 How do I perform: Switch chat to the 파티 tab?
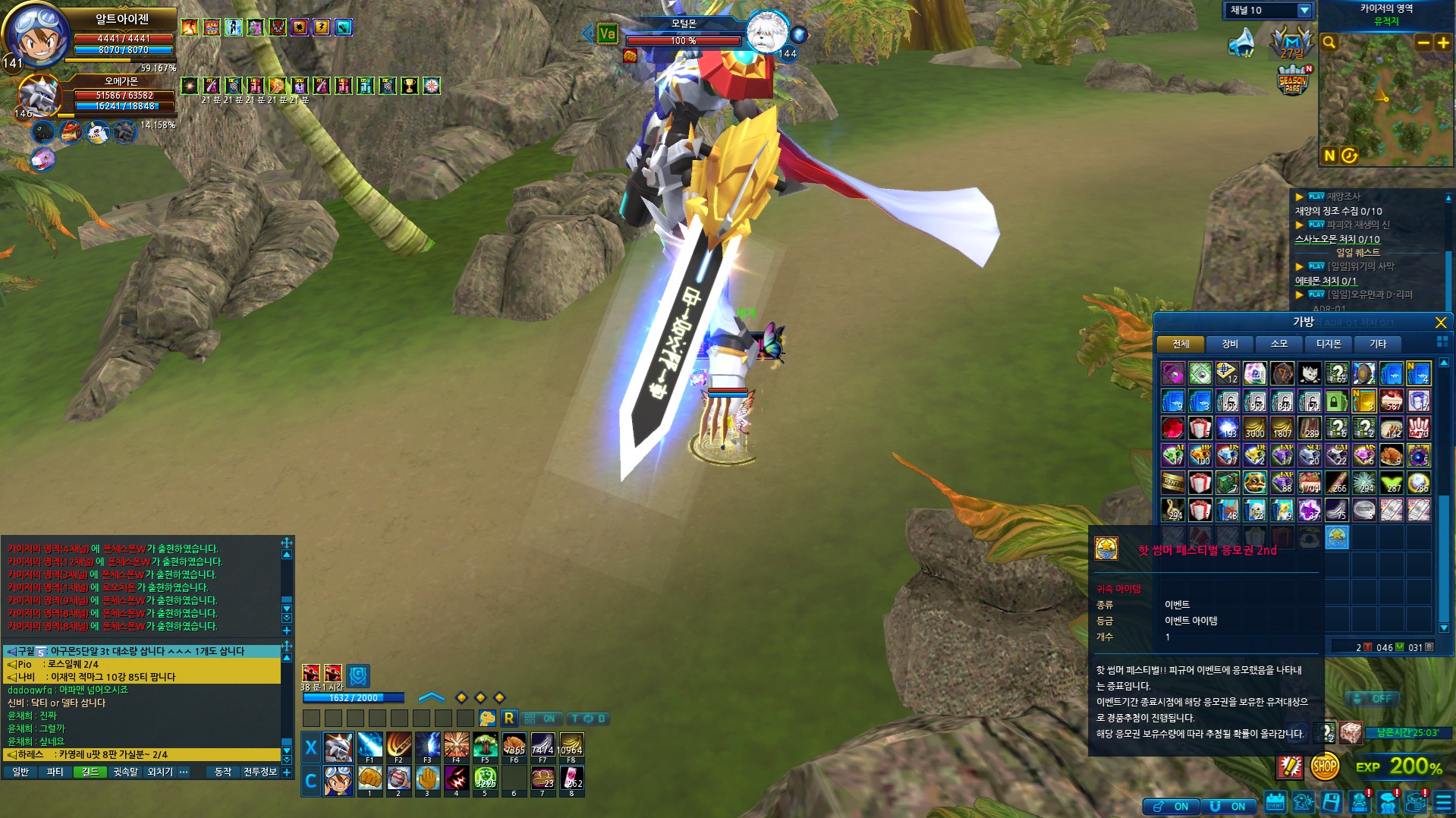pyautogui.click(x=55, y=772)
